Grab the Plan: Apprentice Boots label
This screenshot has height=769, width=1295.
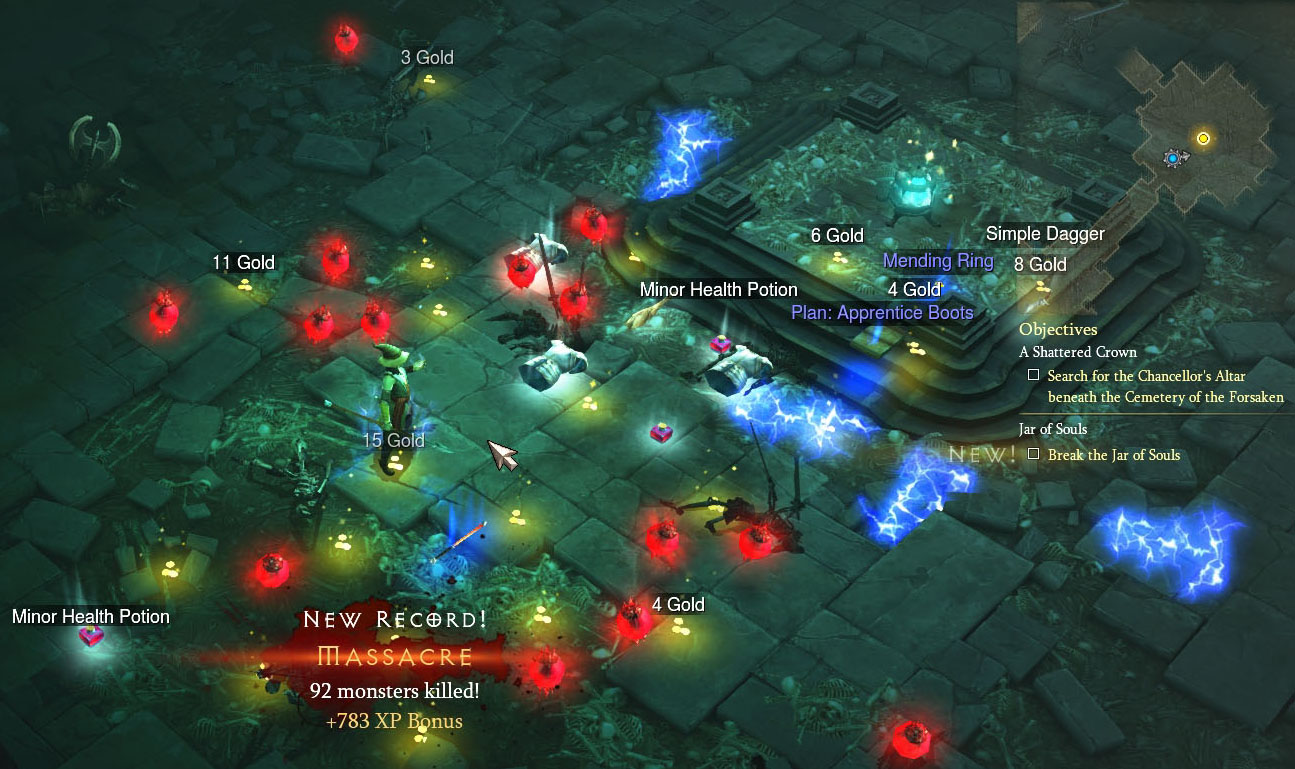882,312
